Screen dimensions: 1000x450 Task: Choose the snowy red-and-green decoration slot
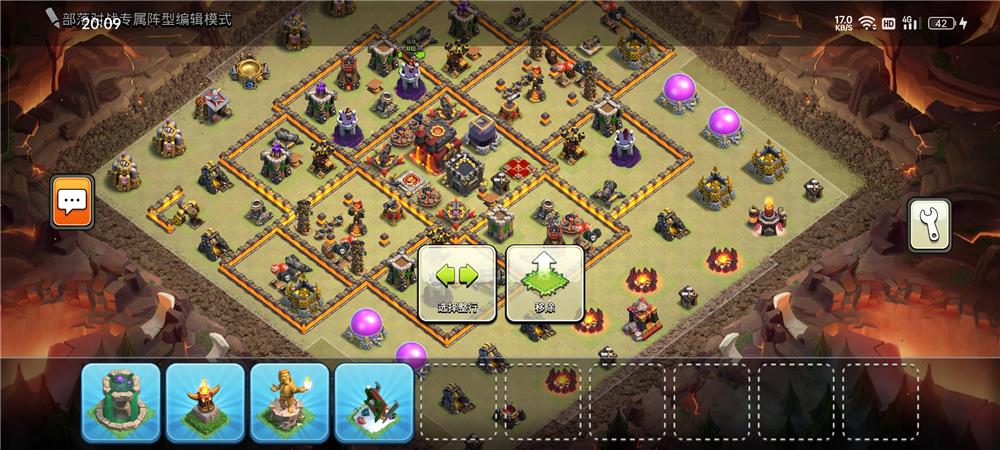coord(374,402)
